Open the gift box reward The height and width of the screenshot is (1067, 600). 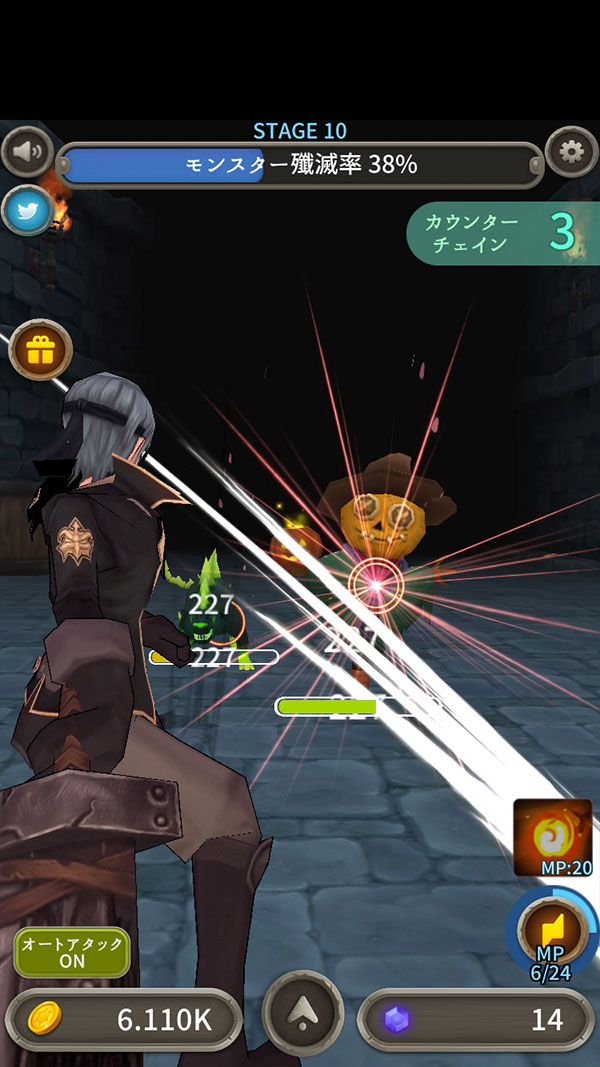click(41, 351)
